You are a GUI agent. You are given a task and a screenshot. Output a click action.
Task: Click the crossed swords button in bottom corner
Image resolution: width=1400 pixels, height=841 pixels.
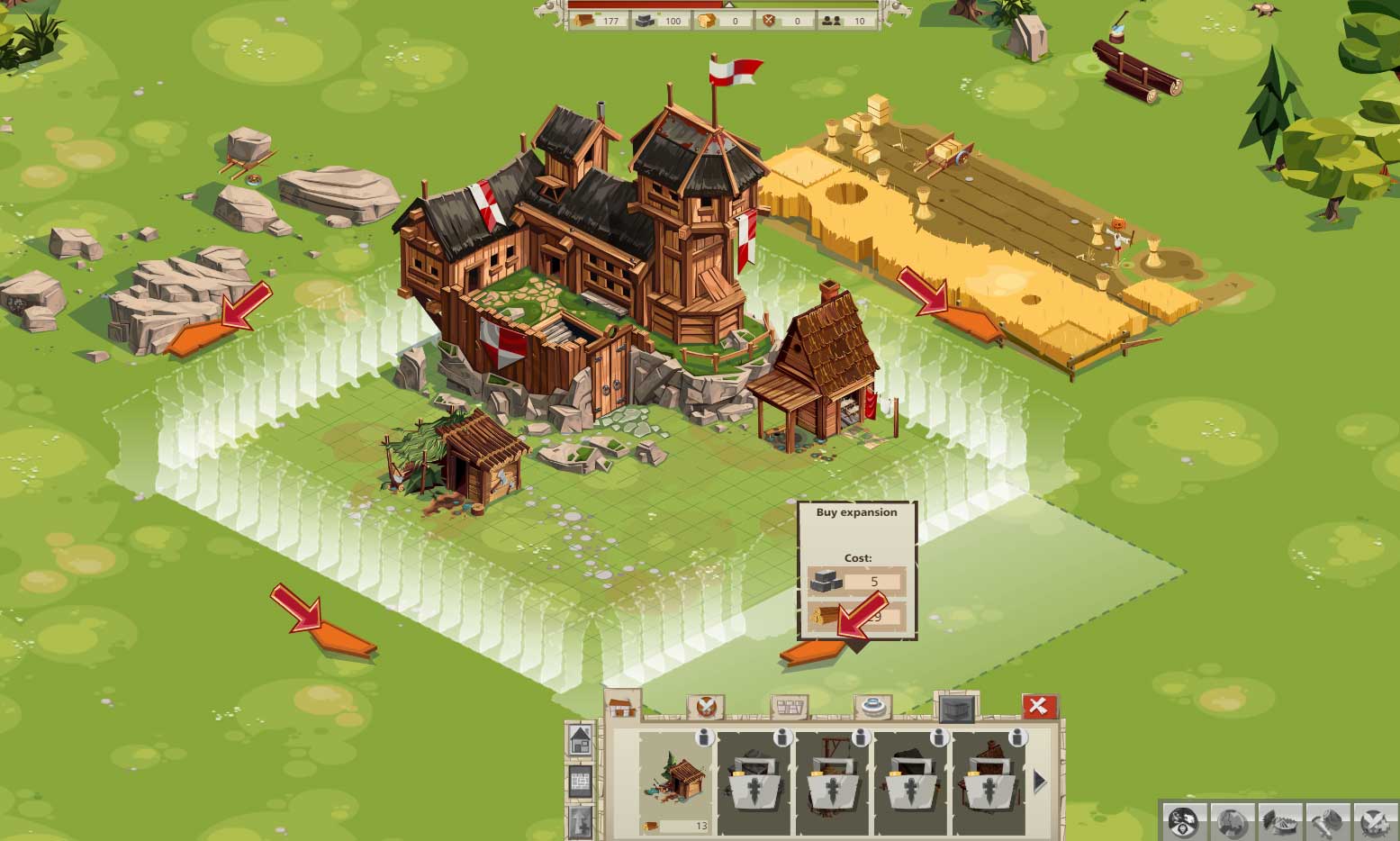pos(1374,821)
